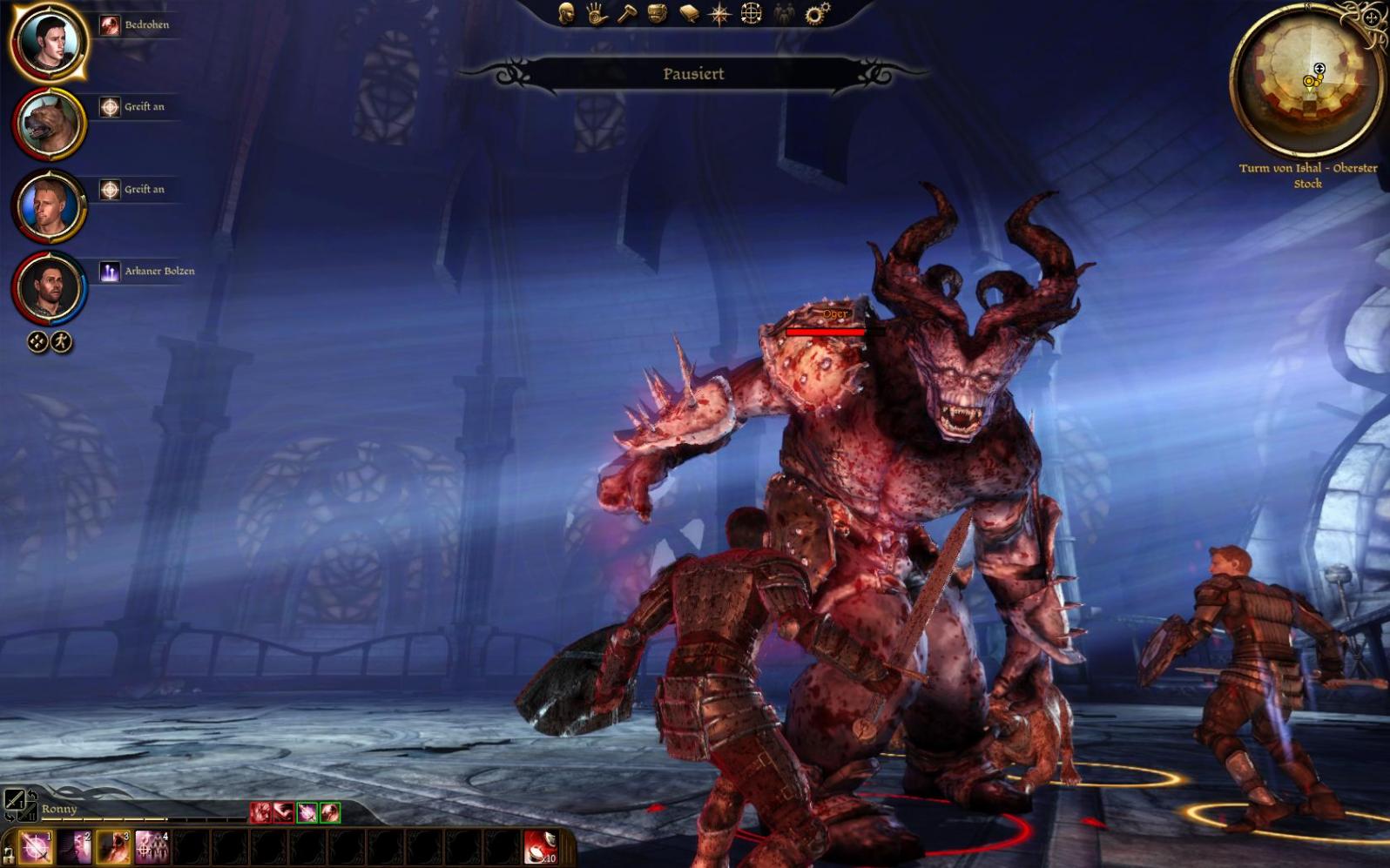
Task: Open the game options gear icon
Action: point(817,13)
